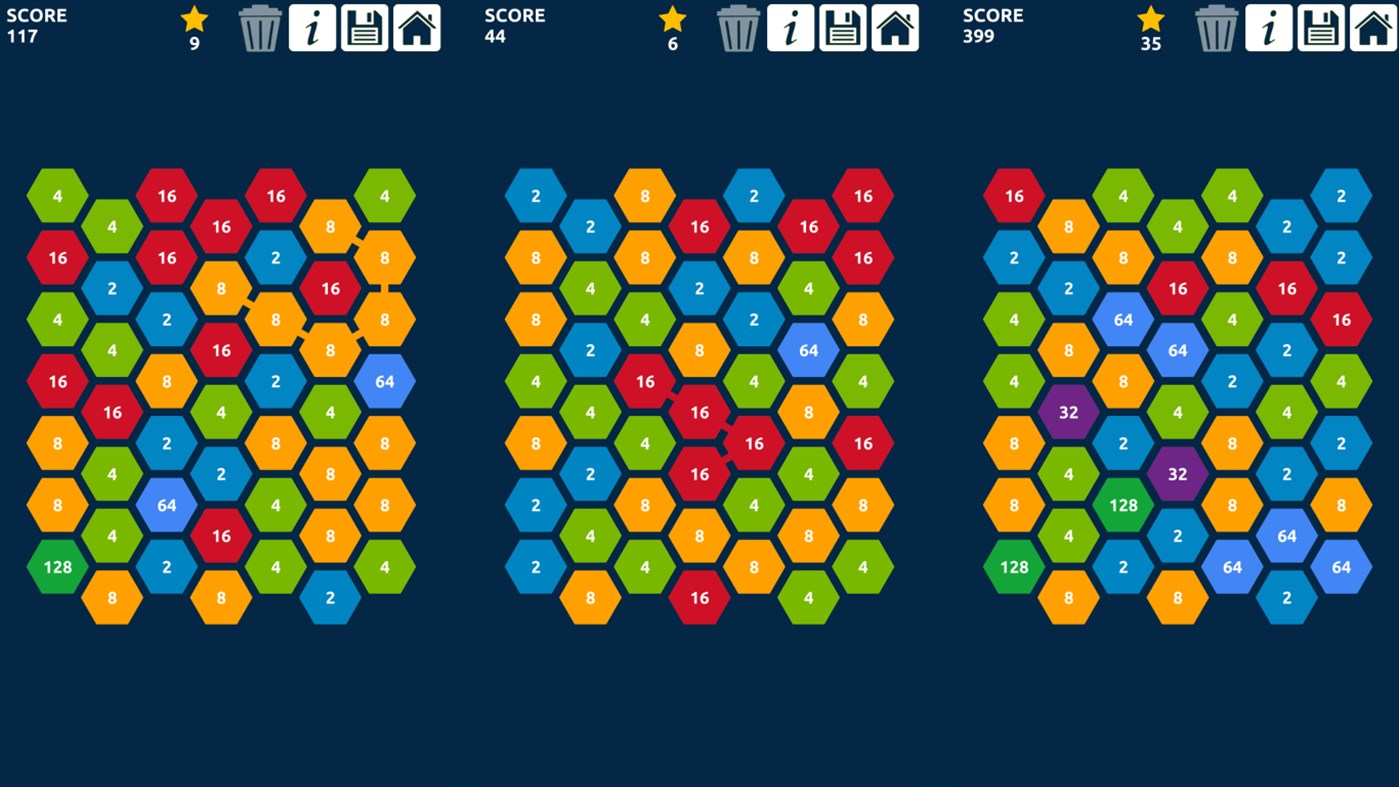Select the green 128 hexagon on the left board
This screenshot has height=787, width=1399.
(56, 567)
